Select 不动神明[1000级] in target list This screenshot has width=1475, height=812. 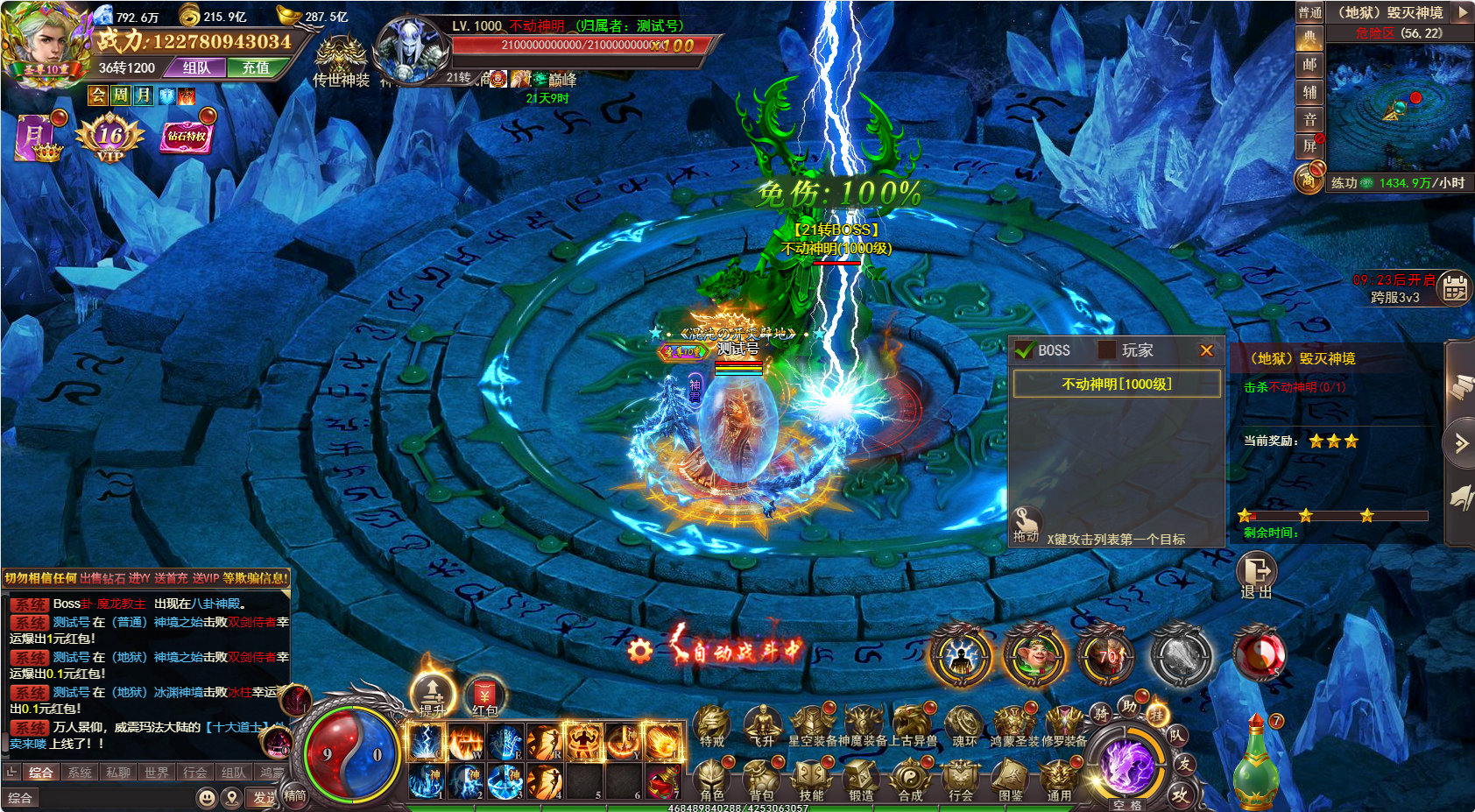1117,384
